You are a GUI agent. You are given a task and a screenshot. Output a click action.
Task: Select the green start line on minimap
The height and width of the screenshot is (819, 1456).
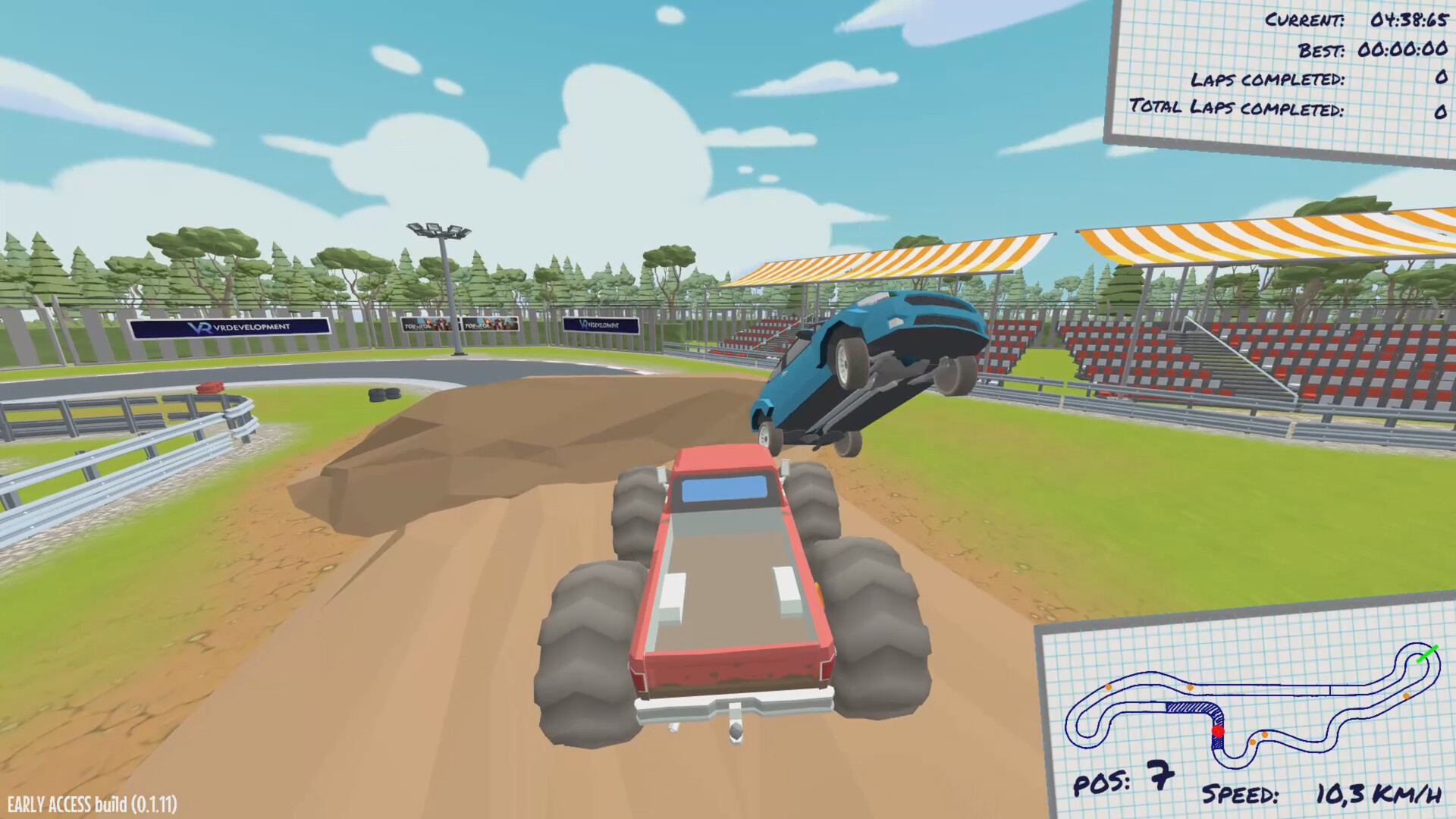click(x=1428, y=653)
